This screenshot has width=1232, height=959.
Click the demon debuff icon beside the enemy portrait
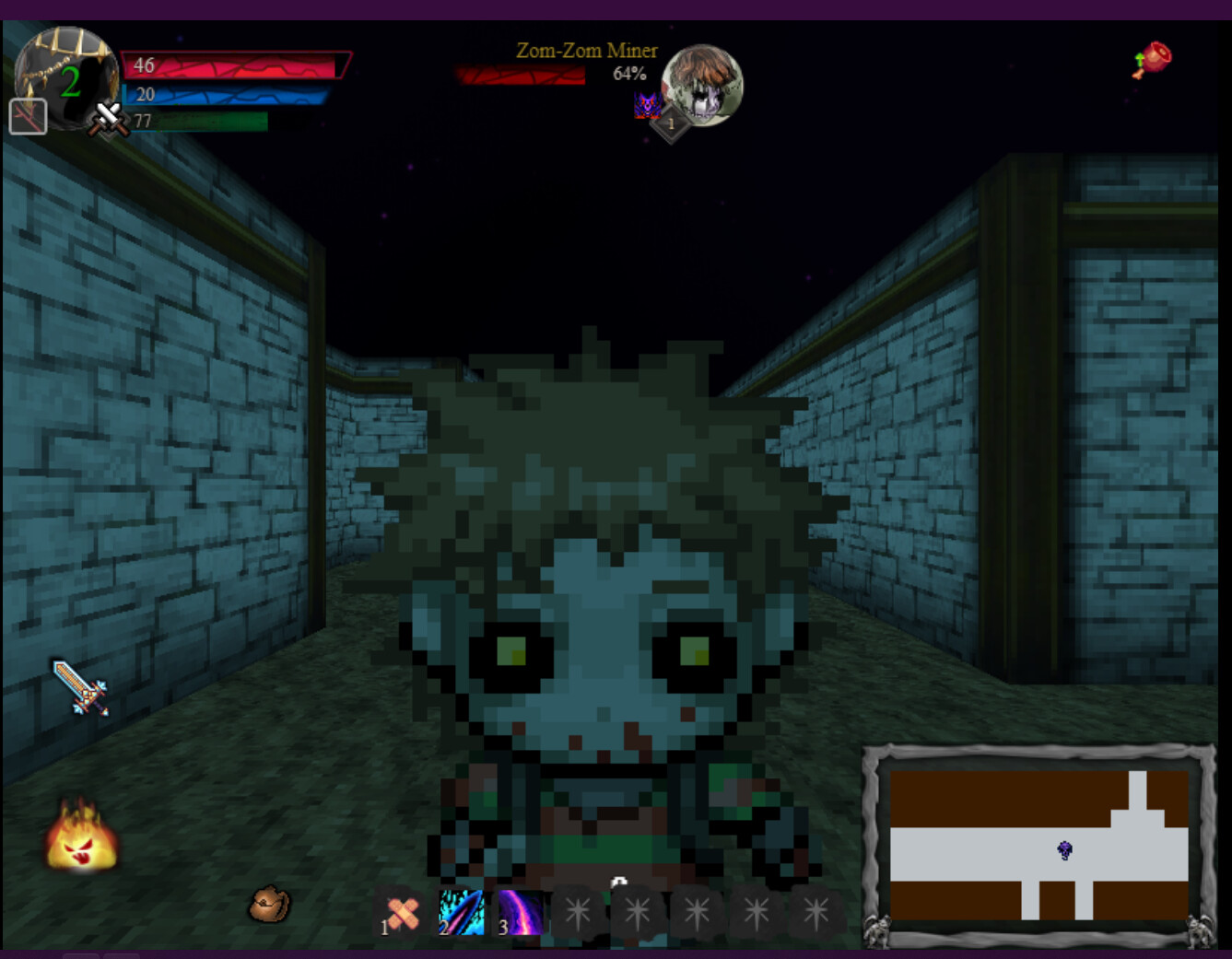[x=650, y=106]
